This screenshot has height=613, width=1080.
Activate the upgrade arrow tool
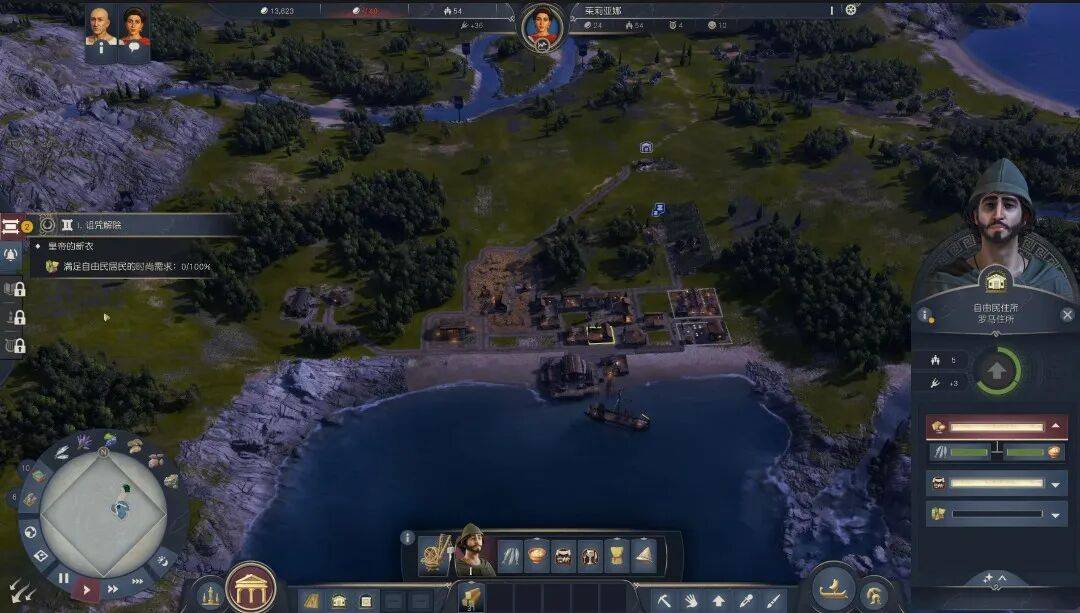coord(718,601)
